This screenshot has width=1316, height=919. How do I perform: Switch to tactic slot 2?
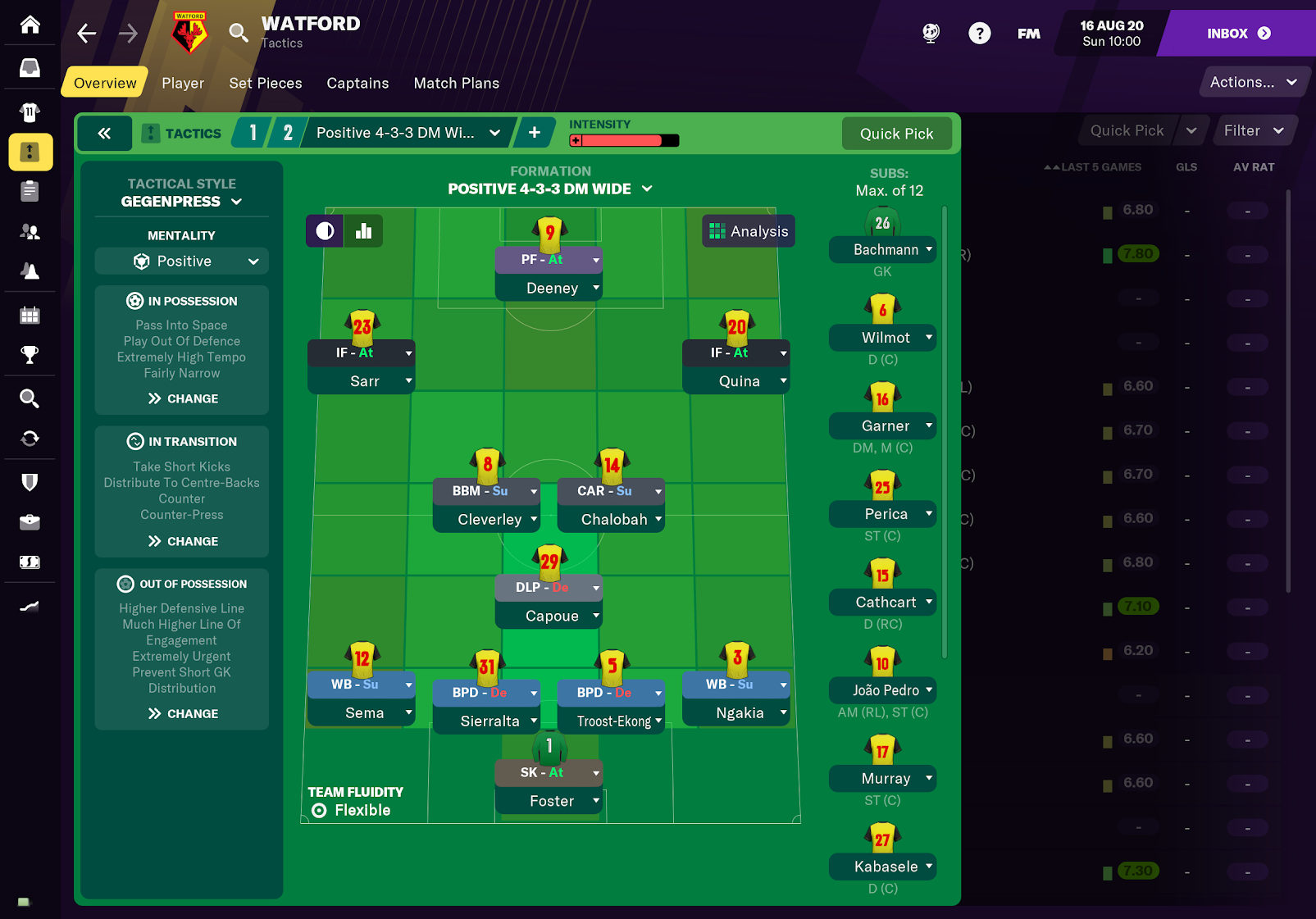click(288, 132)
